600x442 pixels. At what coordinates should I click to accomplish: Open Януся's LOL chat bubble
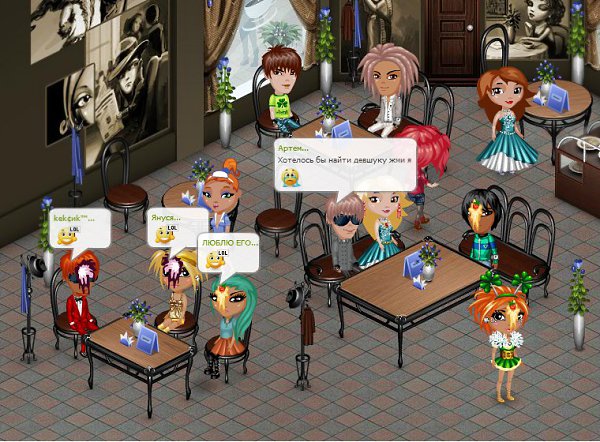[176, 227]
